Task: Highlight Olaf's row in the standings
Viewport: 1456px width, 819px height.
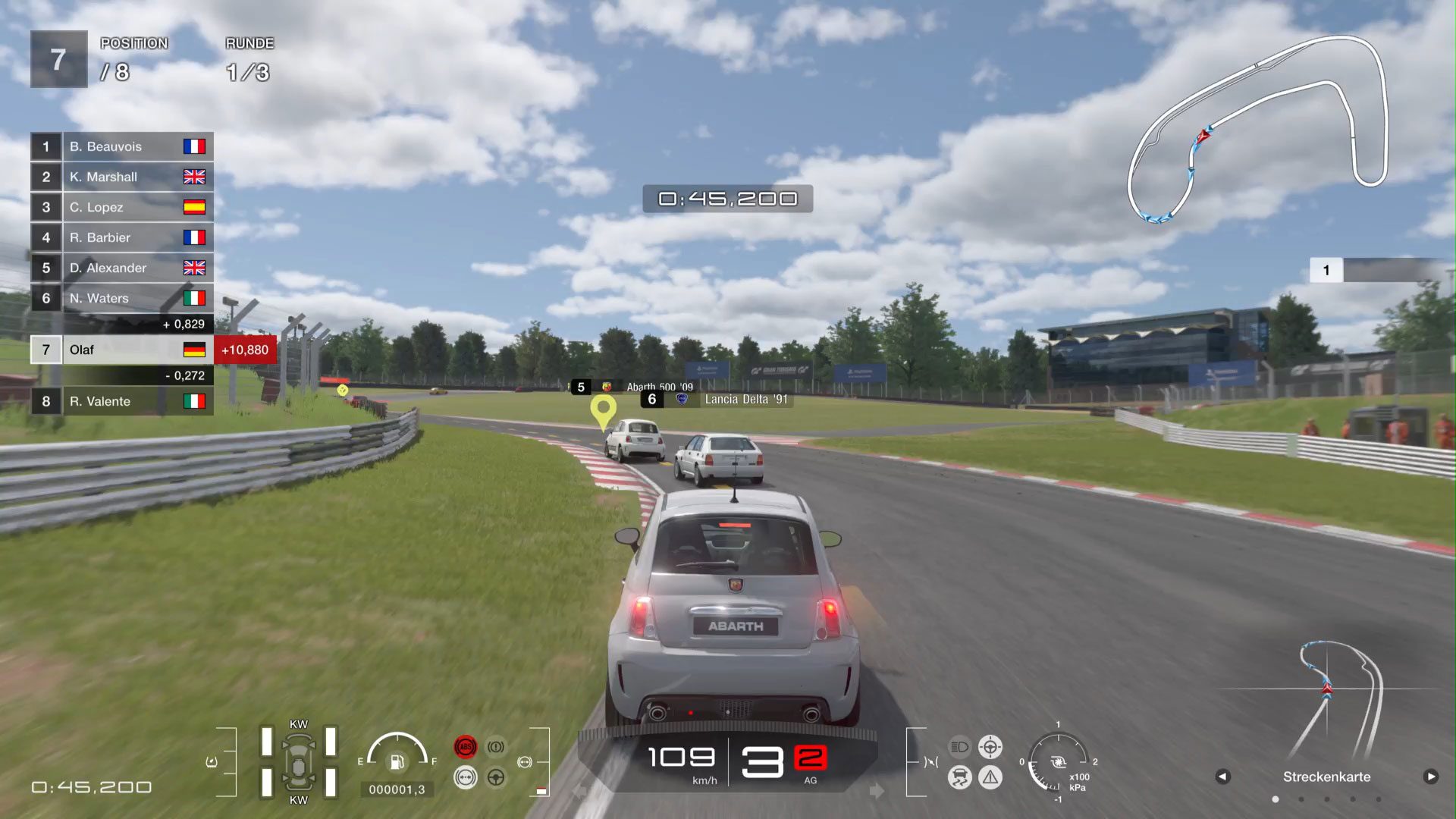Action: pos(121,350)
